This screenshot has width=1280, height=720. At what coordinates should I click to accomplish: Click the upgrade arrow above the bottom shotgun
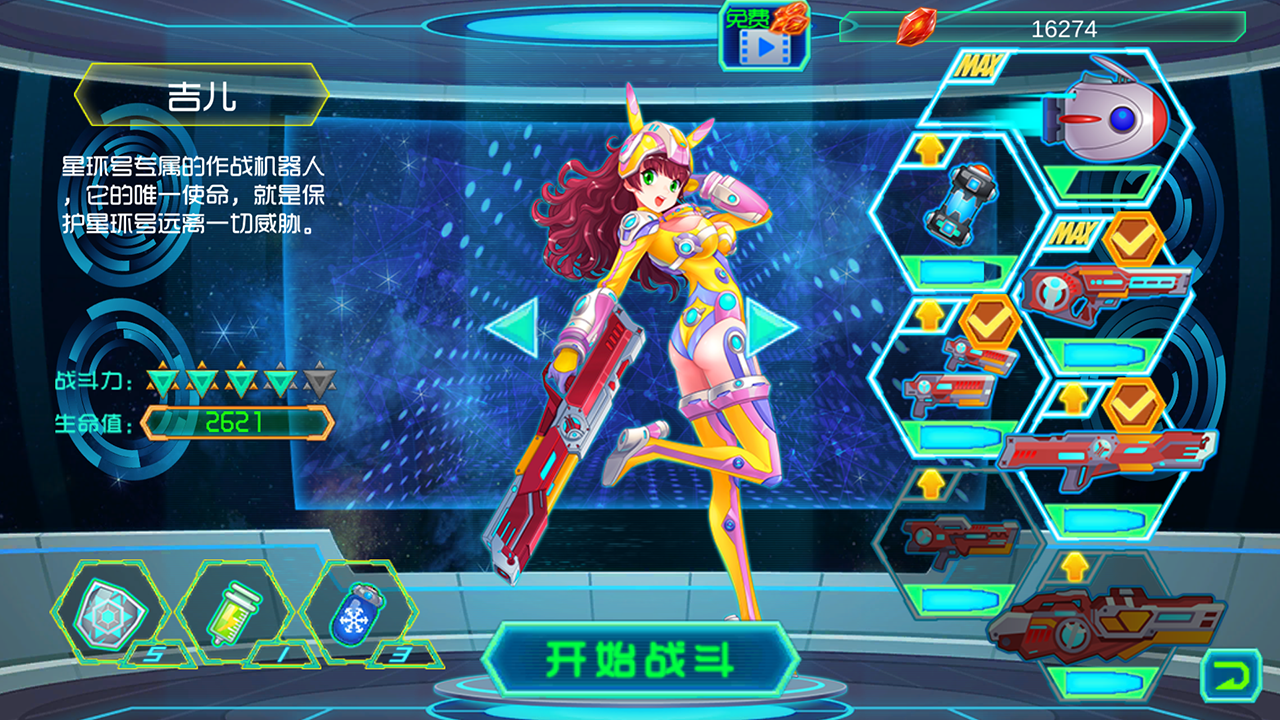coord(1073,565)
